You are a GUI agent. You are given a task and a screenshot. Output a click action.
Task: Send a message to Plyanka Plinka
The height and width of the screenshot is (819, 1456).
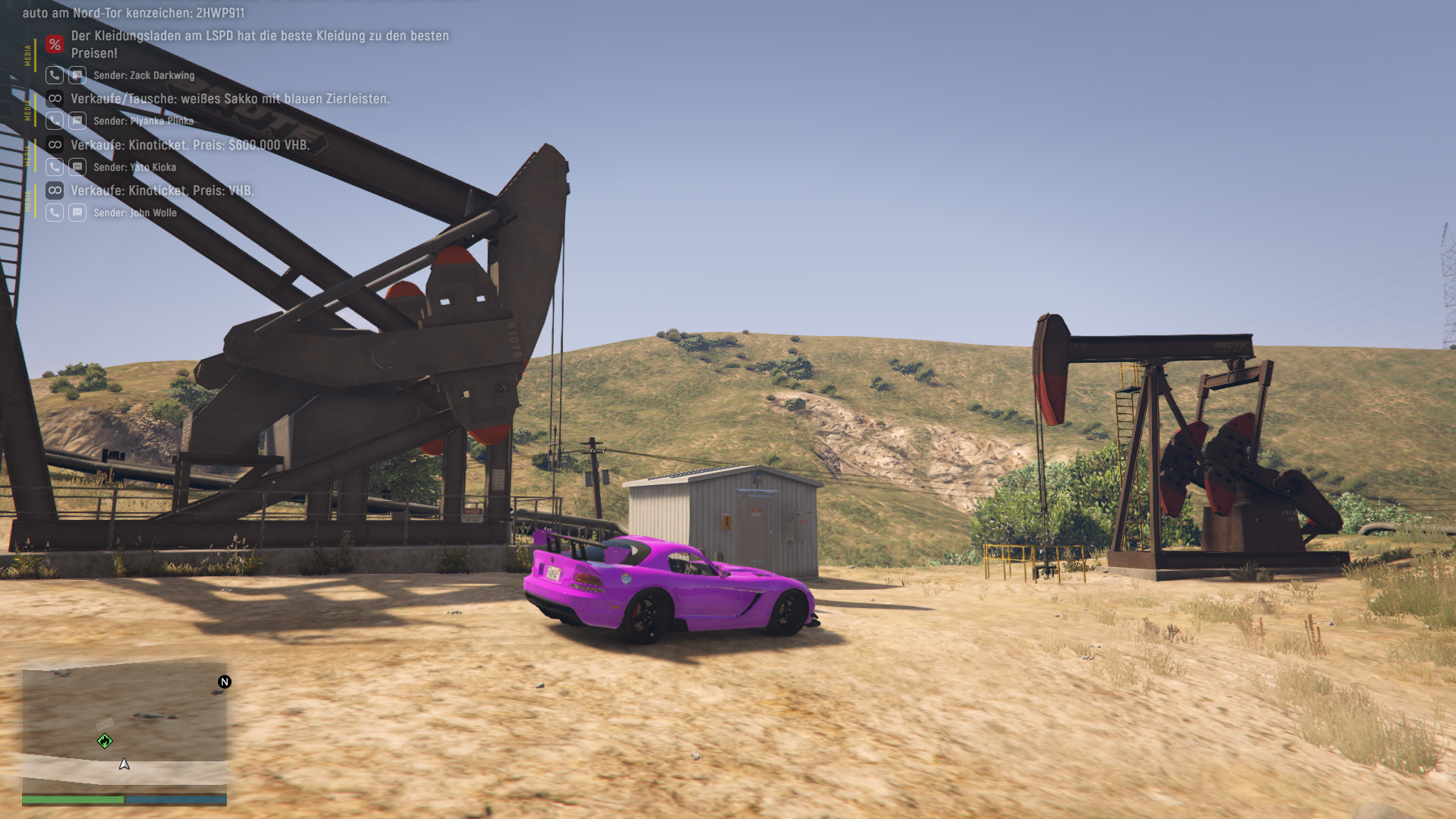(77, 121)
